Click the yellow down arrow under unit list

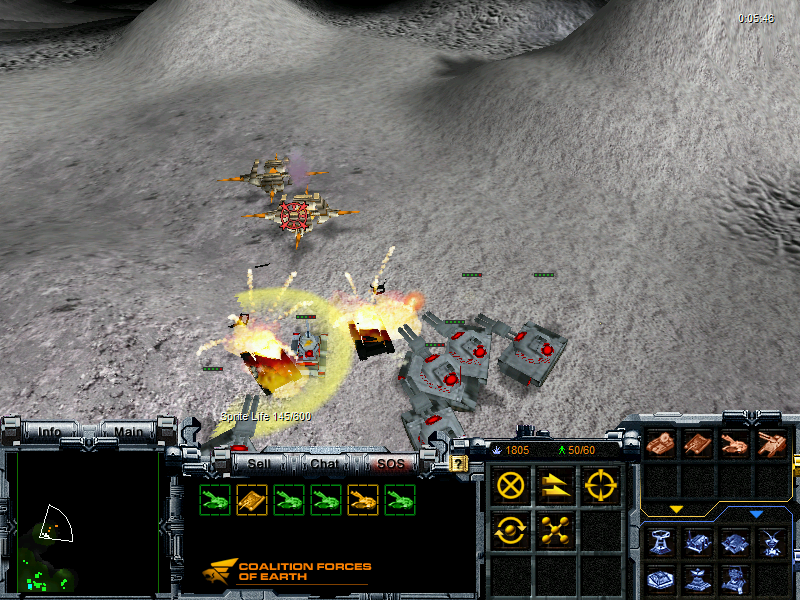click(x=676, y=509)
